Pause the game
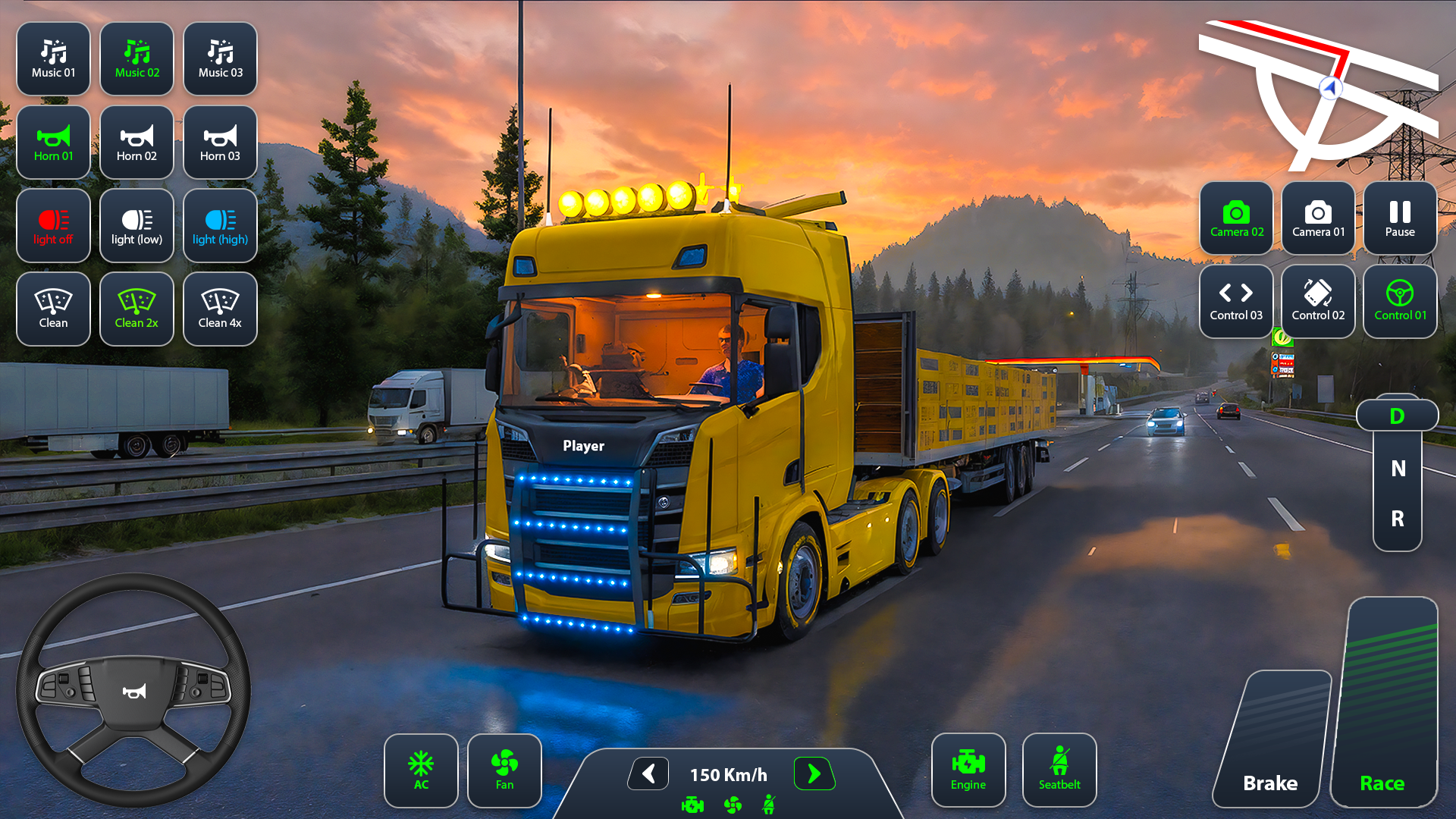 [1399, 218]
